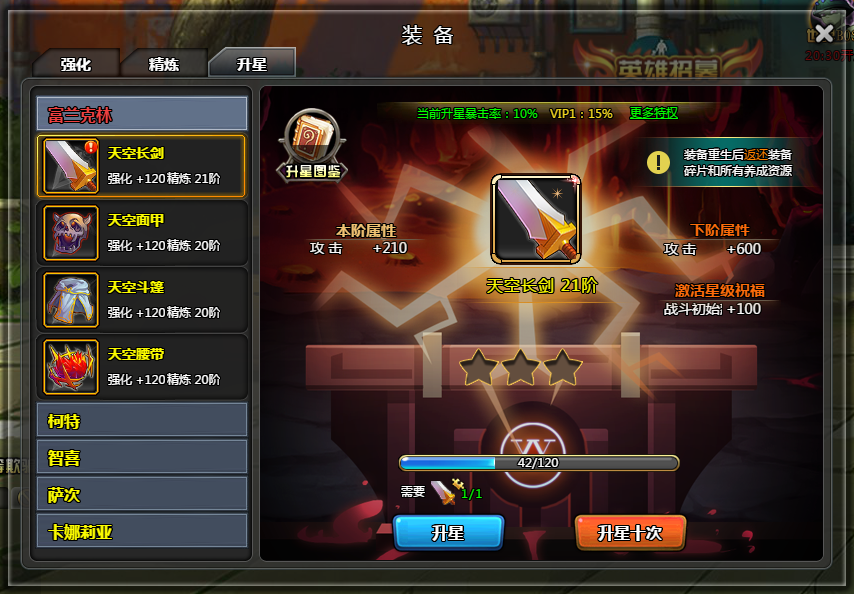Viewport: 854px width, 594px height.
Task: Switch to the 强化 tab
Action: [x=76, y=64]
